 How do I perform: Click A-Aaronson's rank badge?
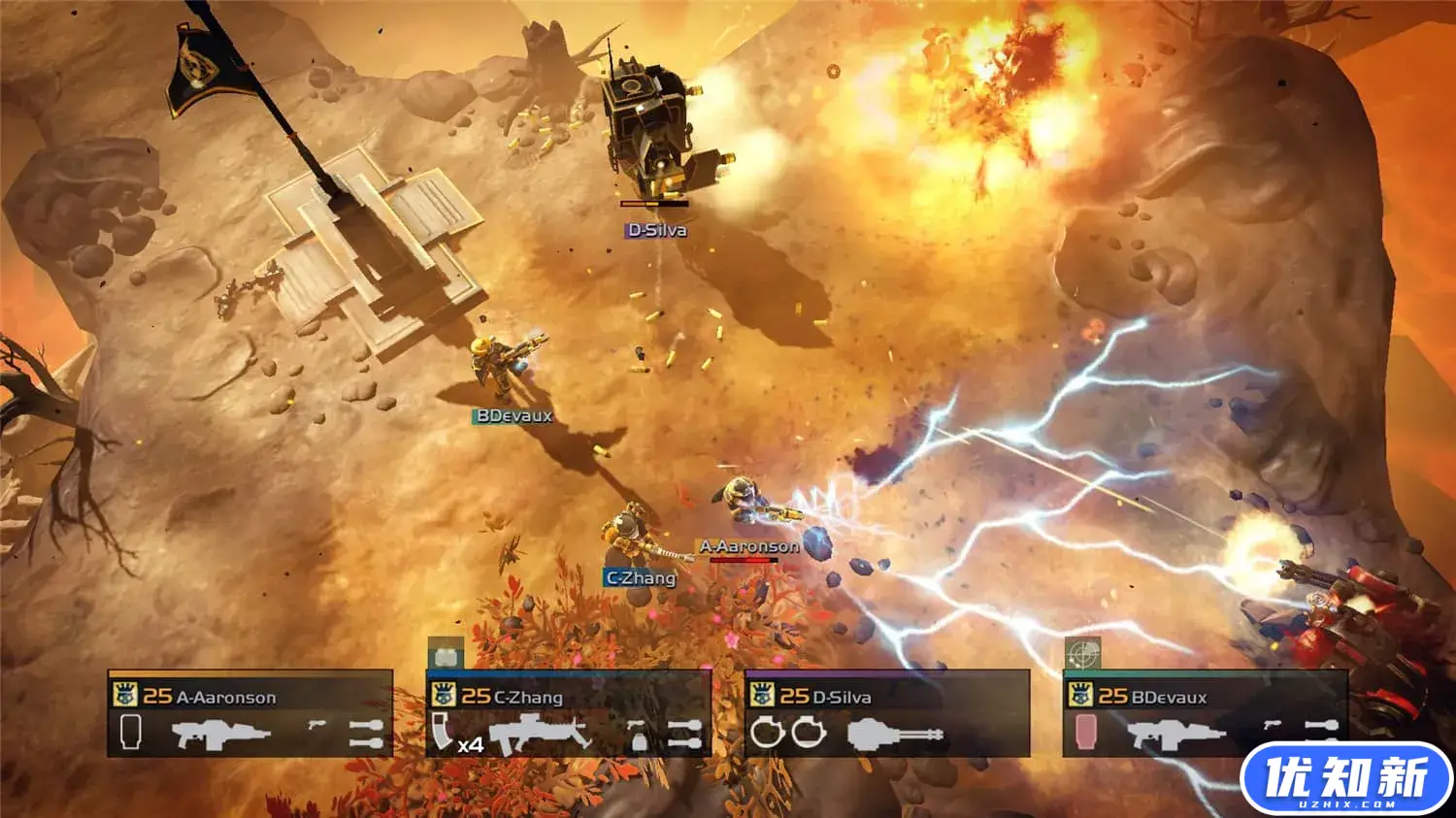[125, 695]
